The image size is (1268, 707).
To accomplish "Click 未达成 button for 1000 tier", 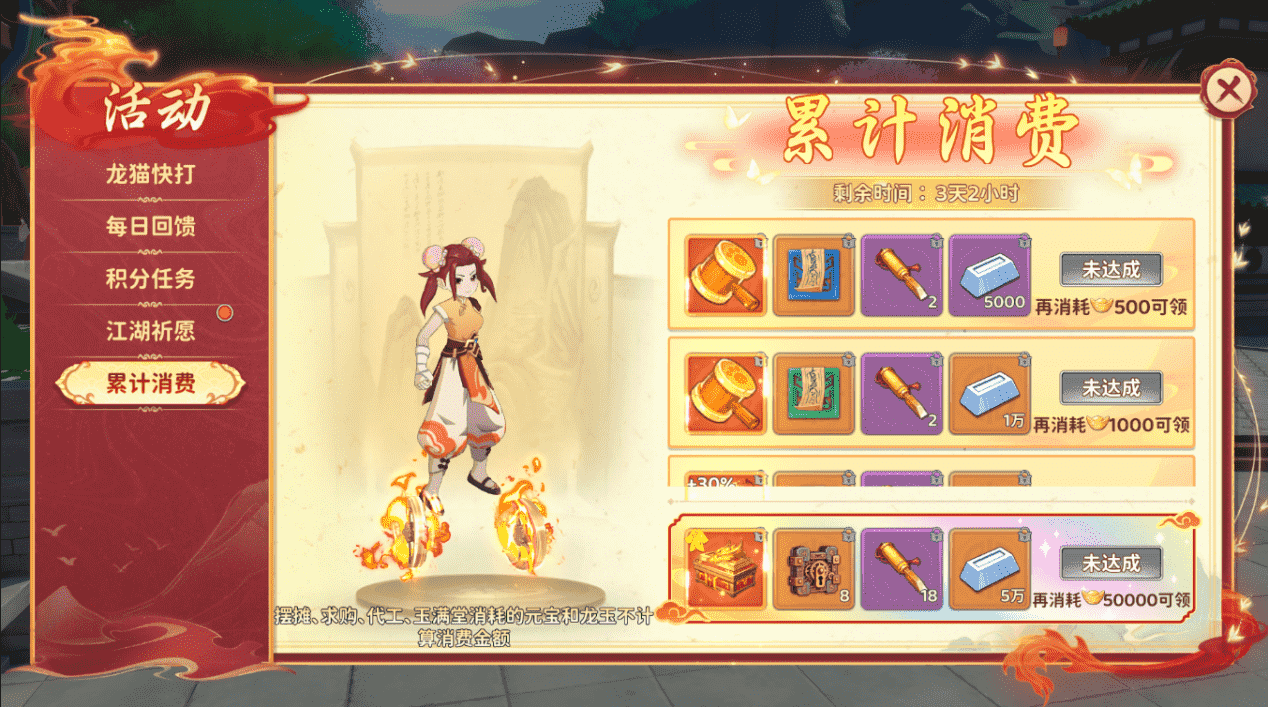I will pyautogui.click(x=1111, y=387).
